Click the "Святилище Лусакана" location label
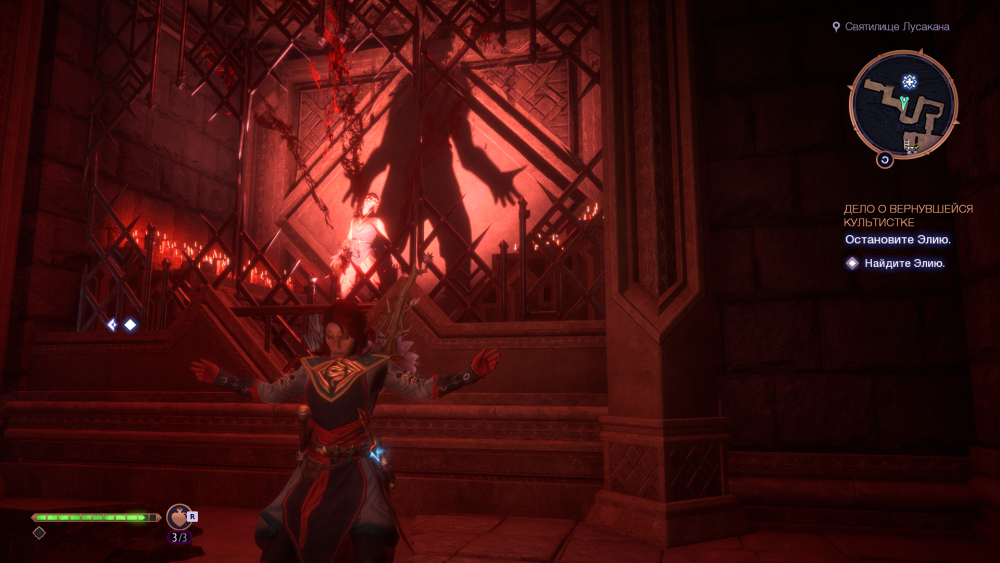Viewport: 1000px width, 563px height. click(897, 27)
